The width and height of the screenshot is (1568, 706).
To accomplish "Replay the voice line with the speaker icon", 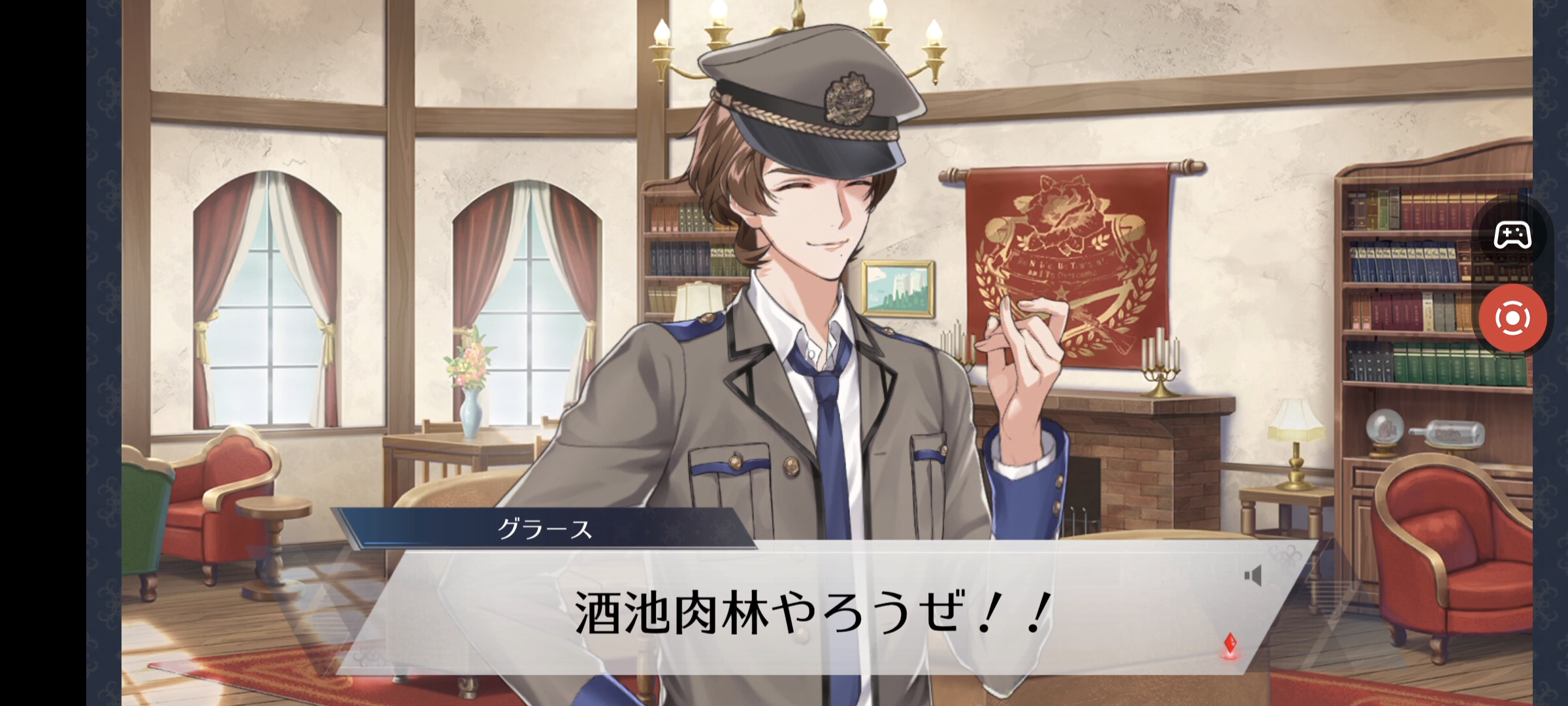I will pos(1252,576).
